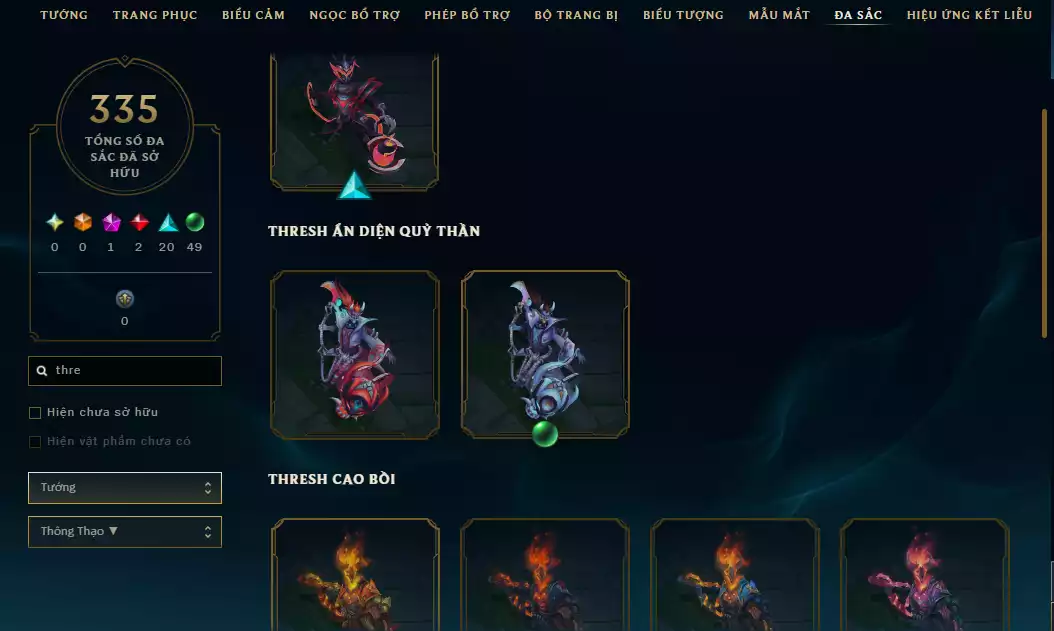1054x631 pixels.
Task: Select the Đa Sắc tab
Action: pos(858,15)
